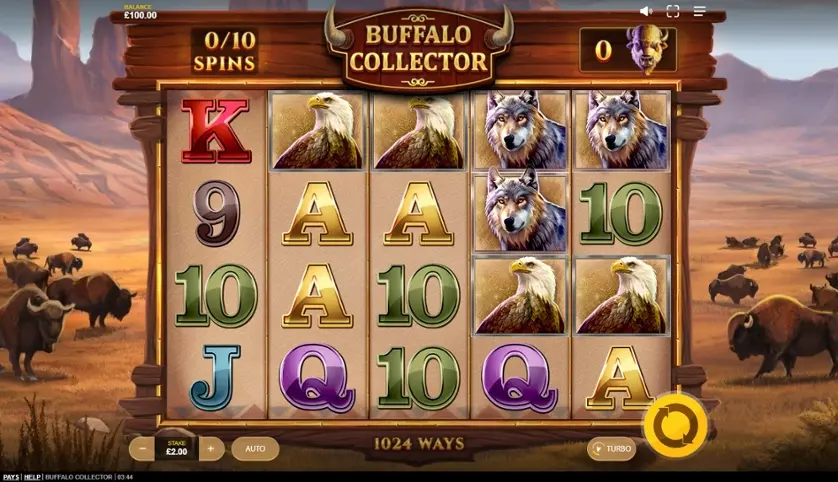Open the Pays table link
Viewport: 838px width, 482px height.
[x=10, y=477]
